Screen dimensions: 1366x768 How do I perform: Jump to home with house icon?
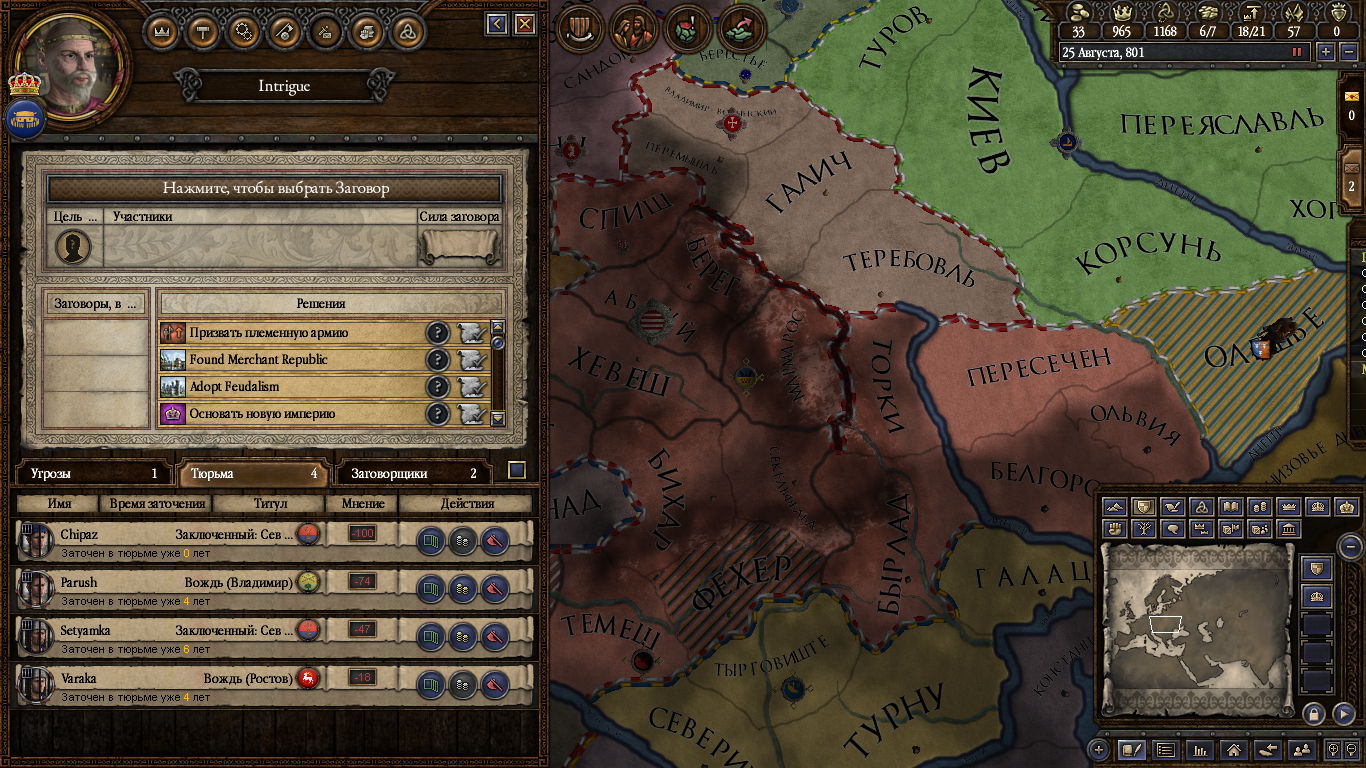(1233, 749)
